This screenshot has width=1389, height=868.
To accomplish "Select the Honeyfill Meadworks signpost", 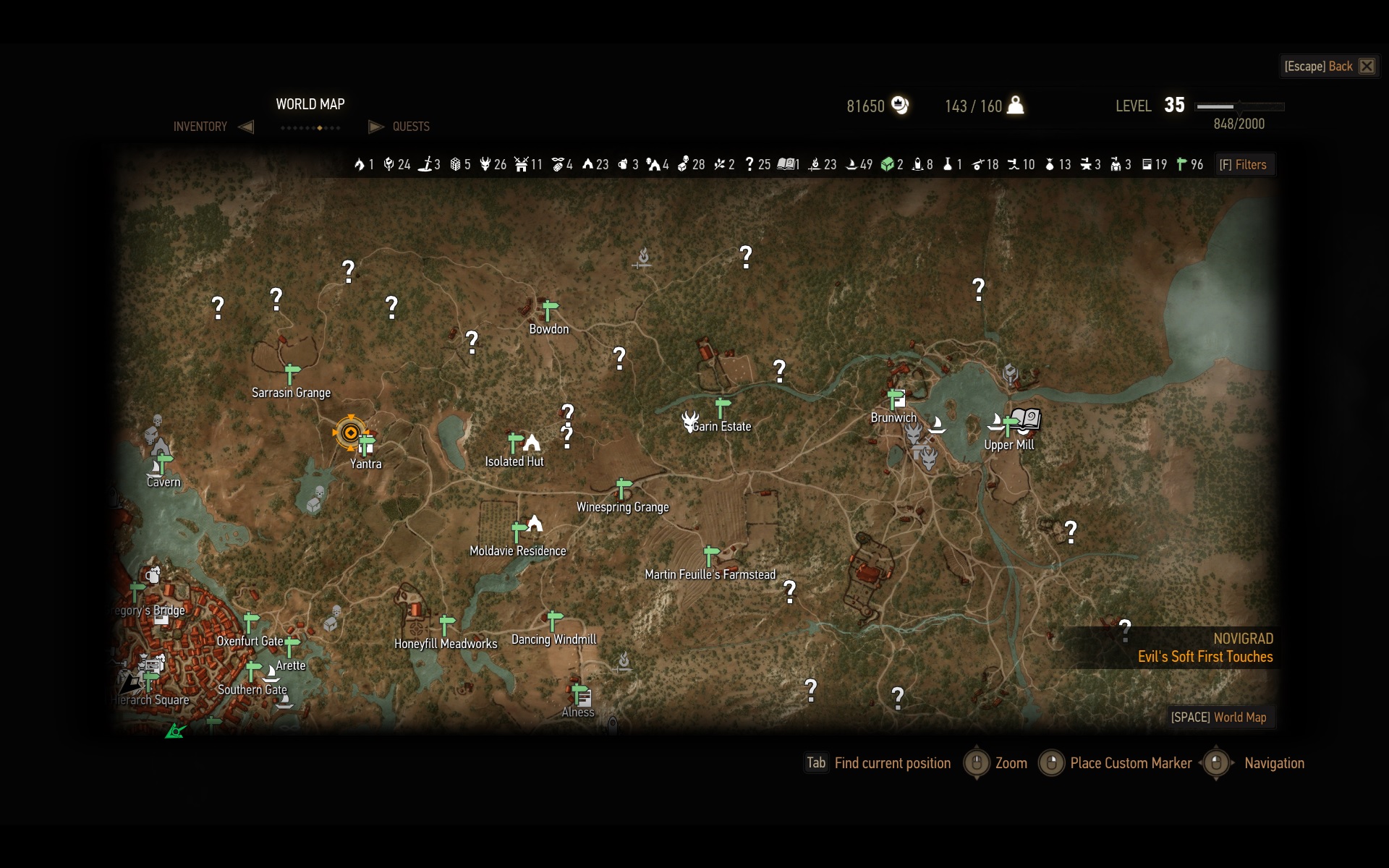I will coord(446,624).
